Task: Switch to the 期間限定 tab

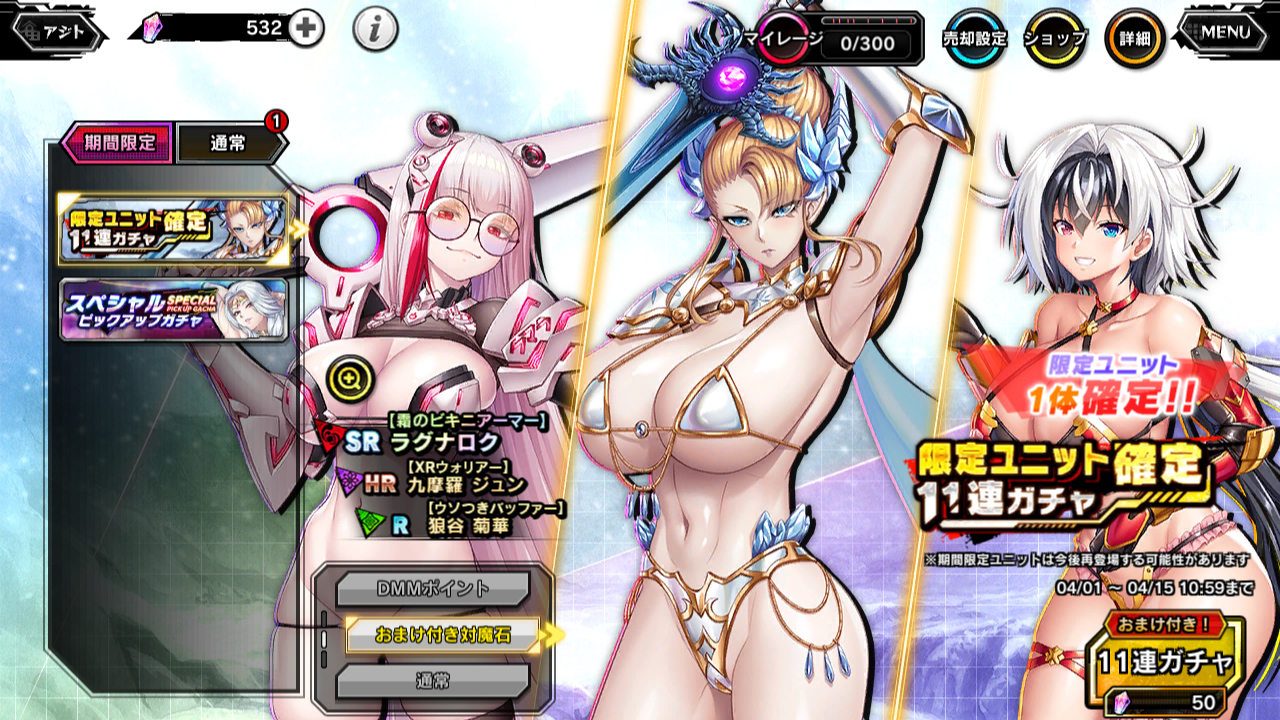Action: [x=118, y=143]
